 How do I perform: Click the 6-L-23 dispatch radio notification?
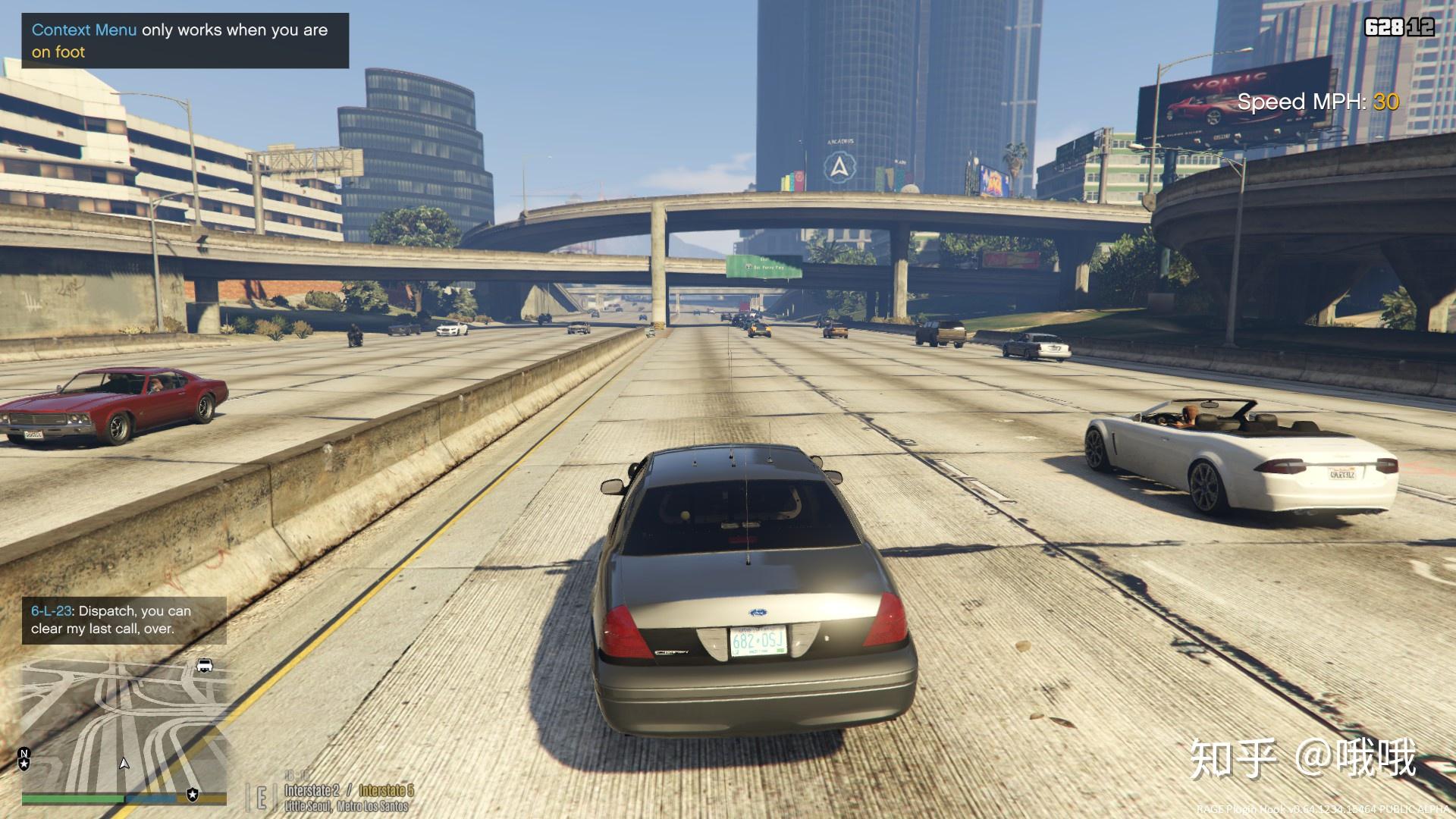point(124,620)
